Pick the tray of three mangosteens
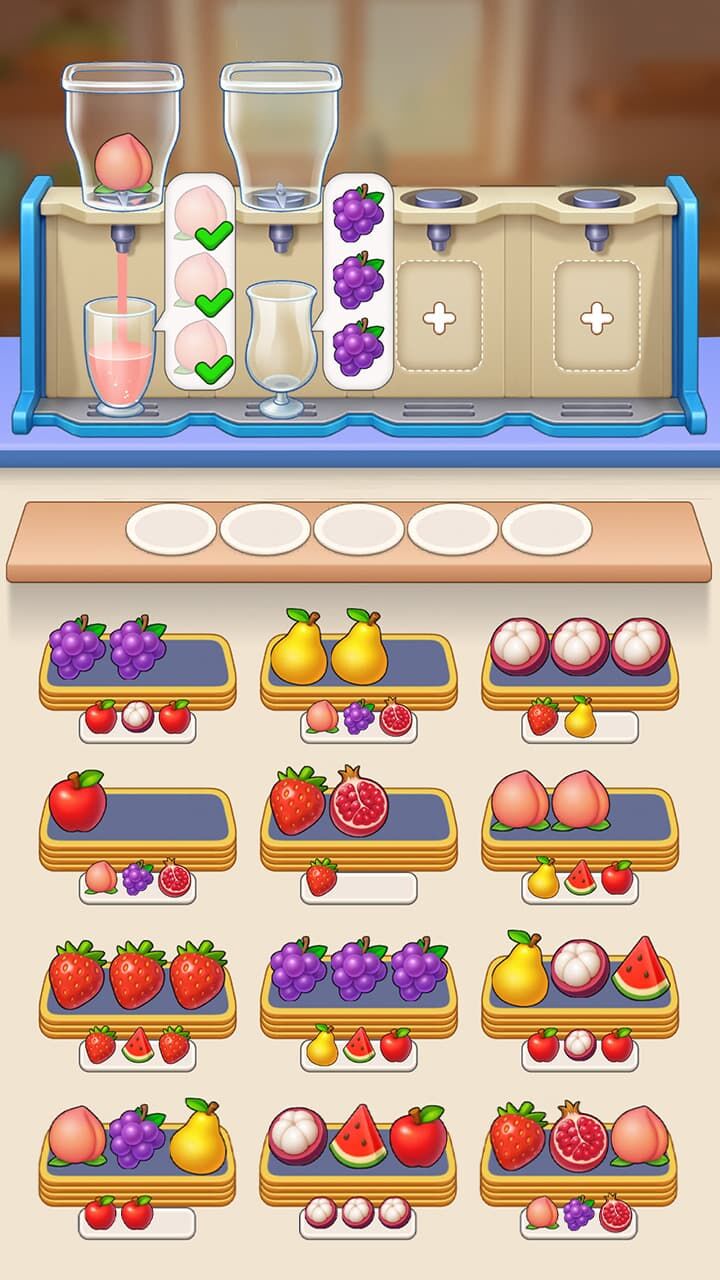The width and height of the screenshot is (720, 1280). click(x=580, y=660)
